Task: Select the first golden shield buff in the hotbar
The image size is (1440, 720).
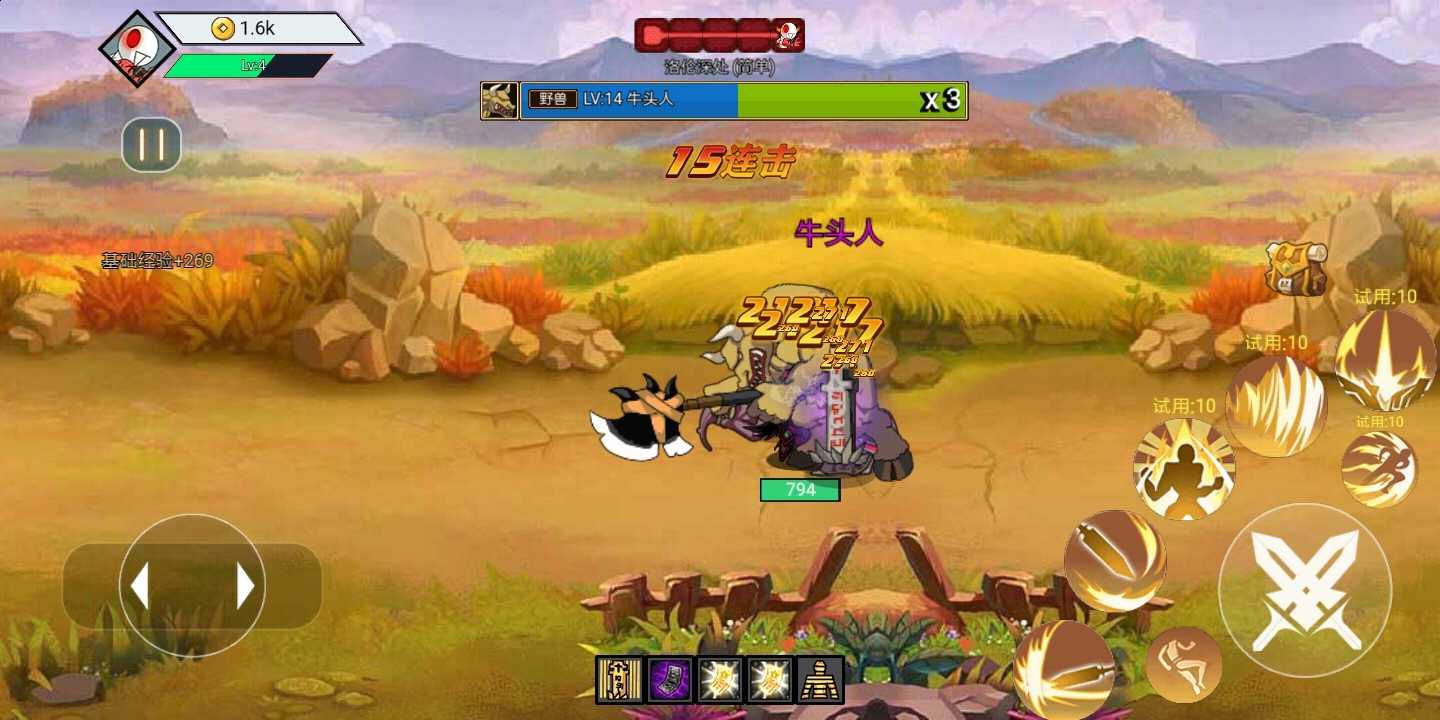Action: [x=718, y=680]
